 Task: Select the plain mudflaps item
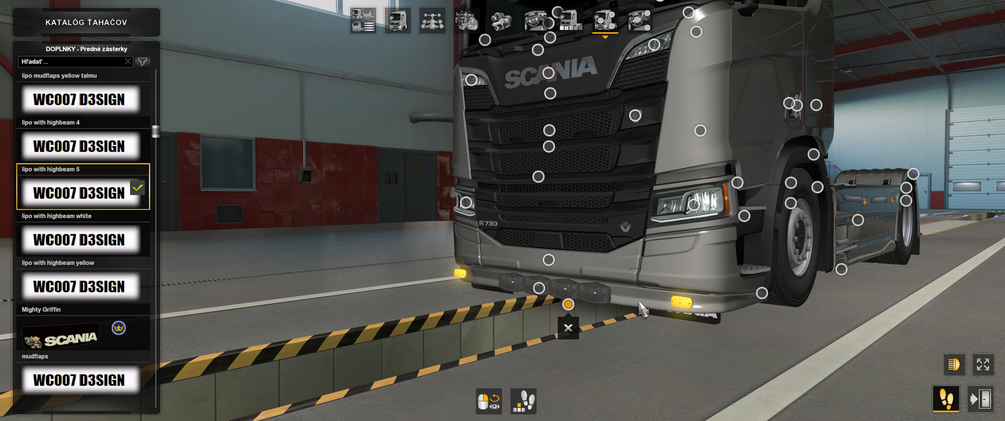pyautogui.click(x=80, y=380)
